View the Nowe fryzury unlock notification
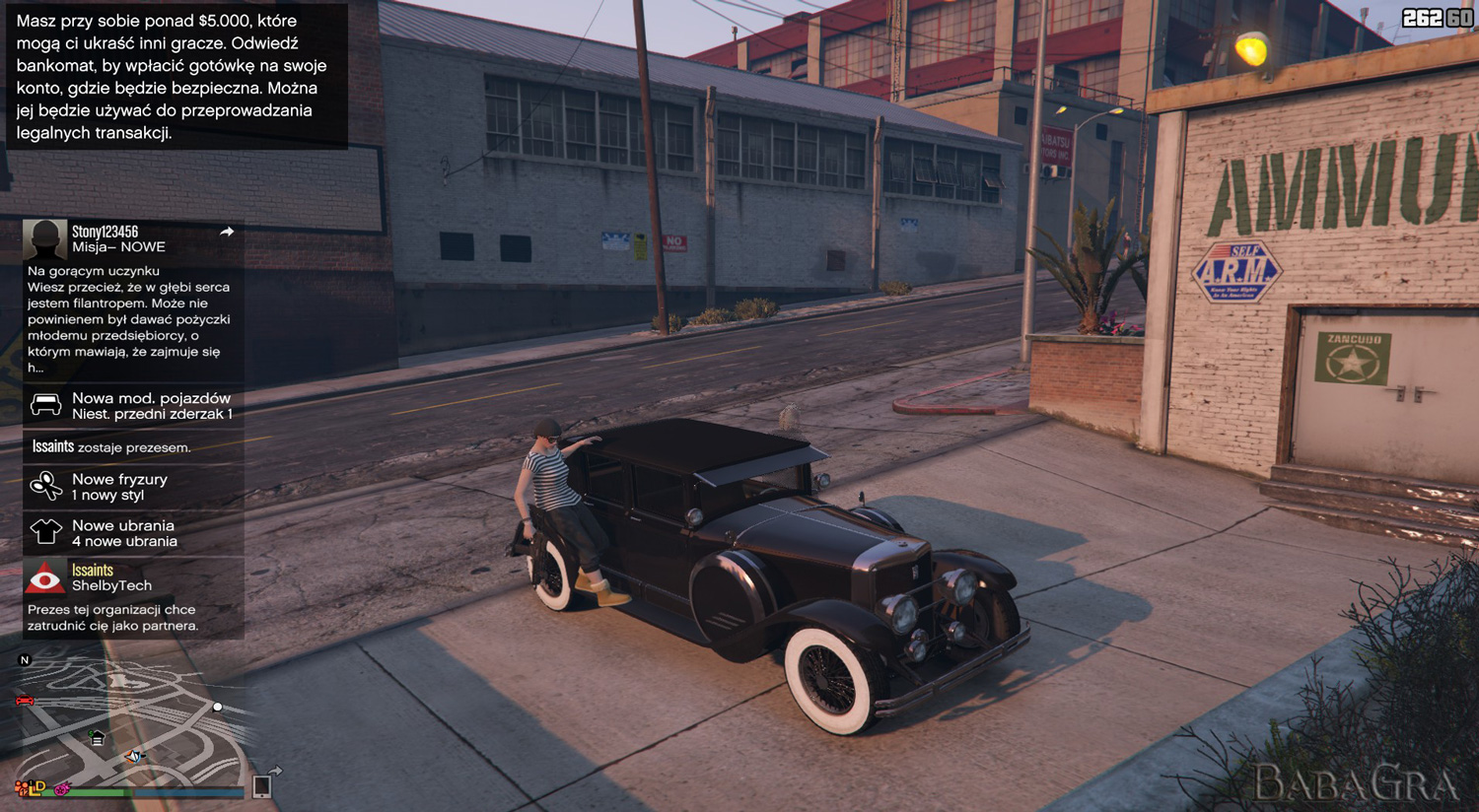This screenshot has width=1479, height=812. point(133,486)
